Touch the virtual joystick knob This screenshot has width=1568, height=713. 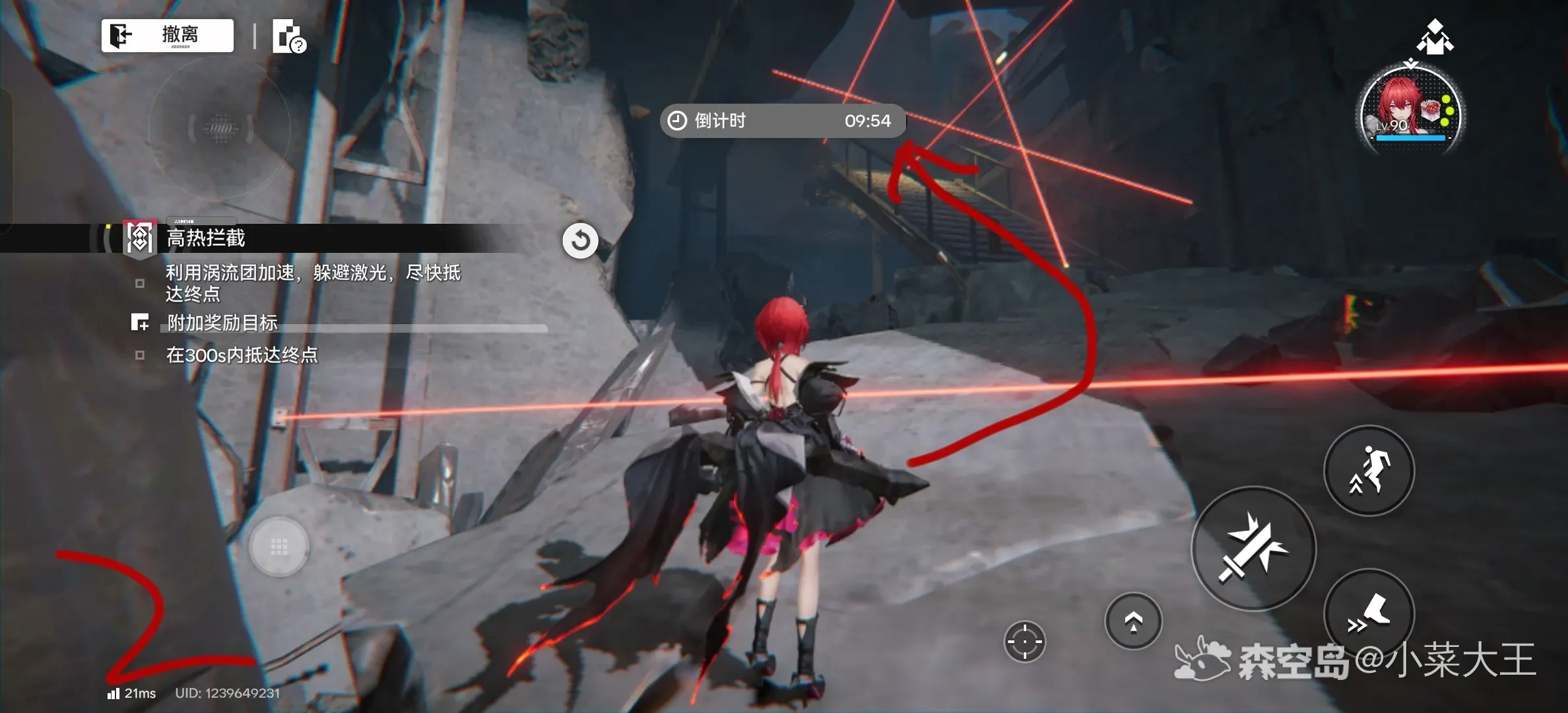(x=278, y=547)
